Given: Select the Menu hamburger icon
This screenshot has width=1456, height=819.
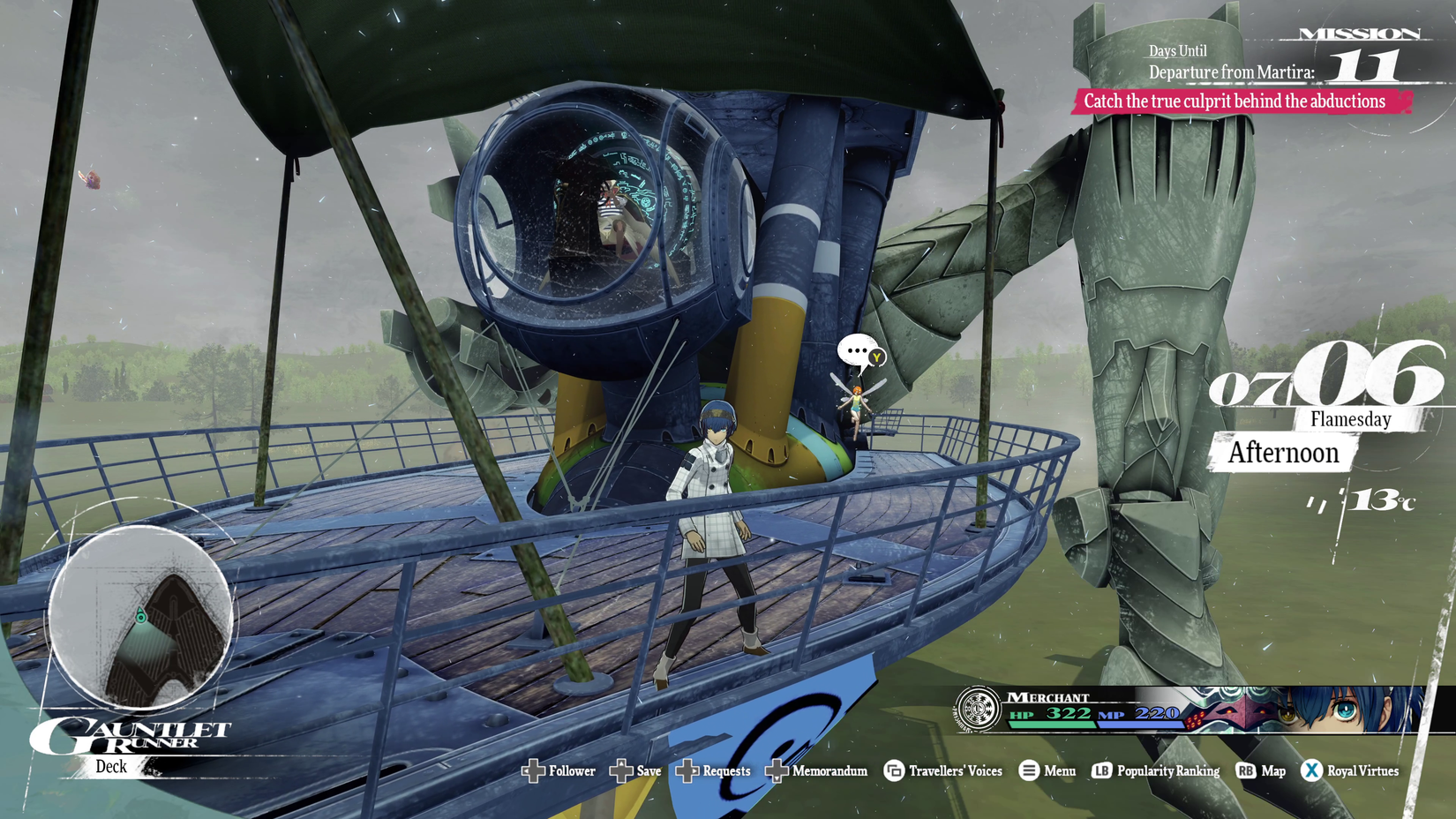Looking at the screenshot, I should (x=1028, y=770).
